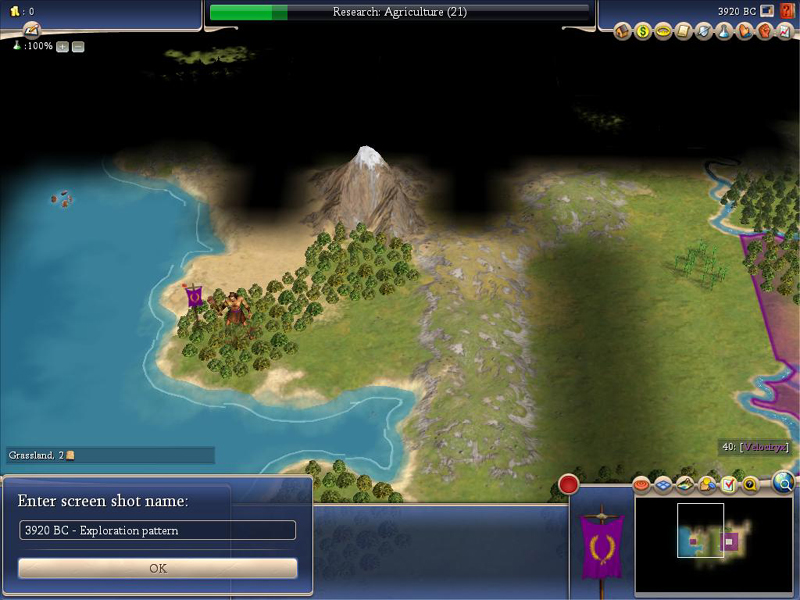Increase the research rate with plus

(62, 47)
